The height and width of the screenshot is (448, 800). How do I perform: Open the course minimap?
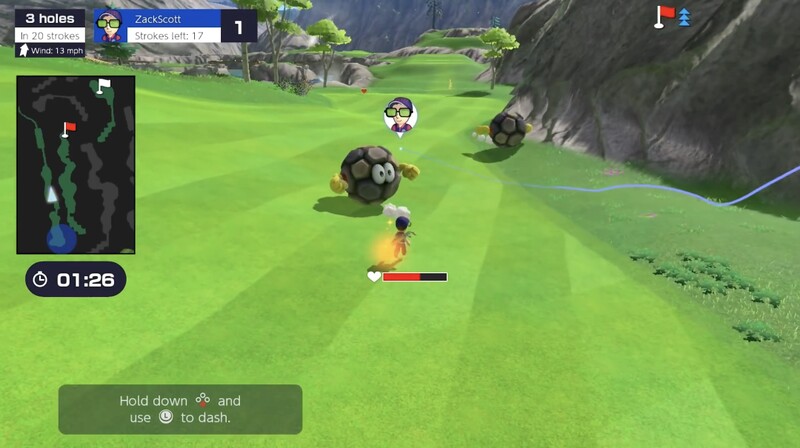tap(76, 165)
